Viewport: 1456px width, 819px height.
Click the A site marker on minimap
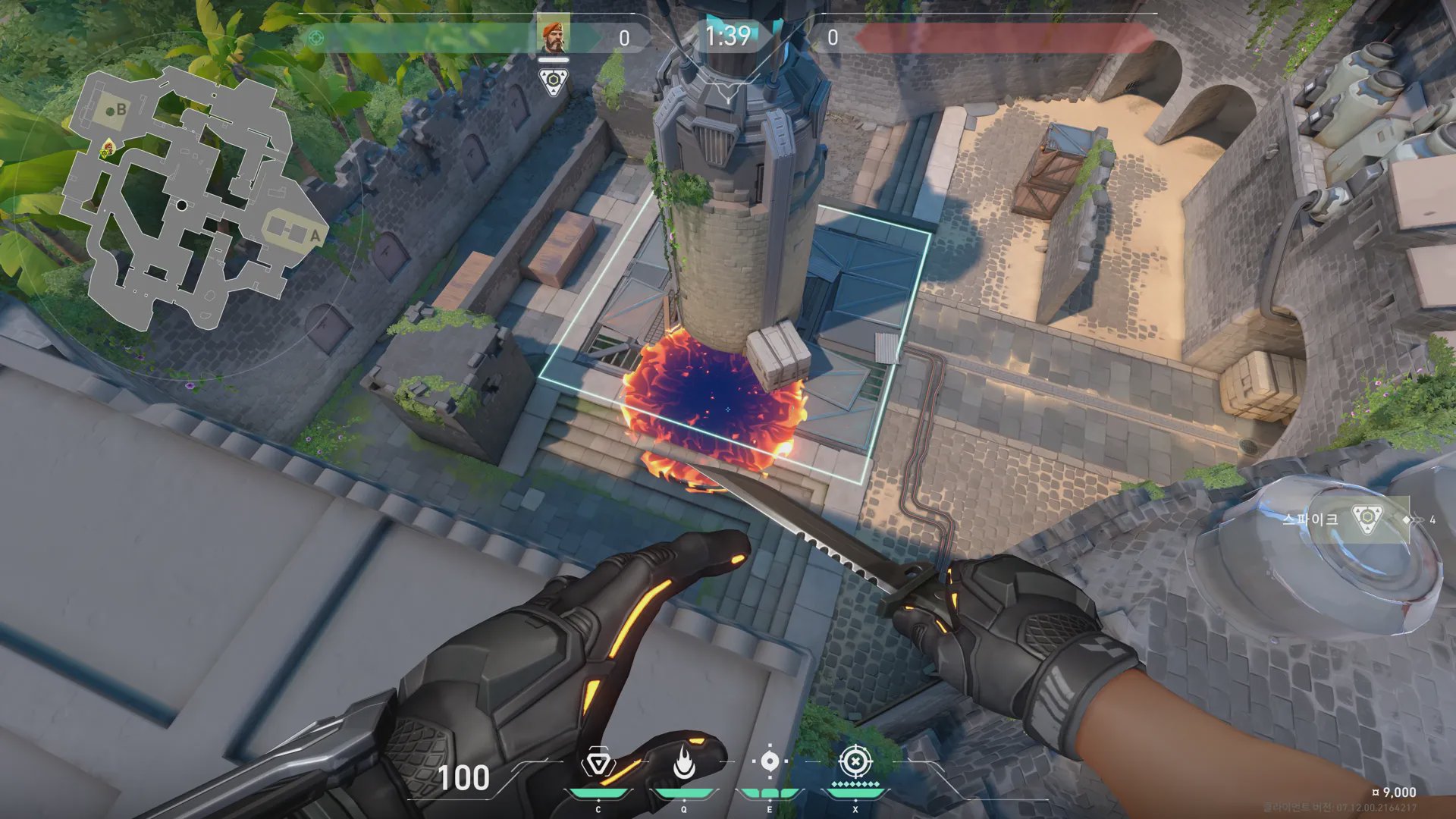coord(314,236)
